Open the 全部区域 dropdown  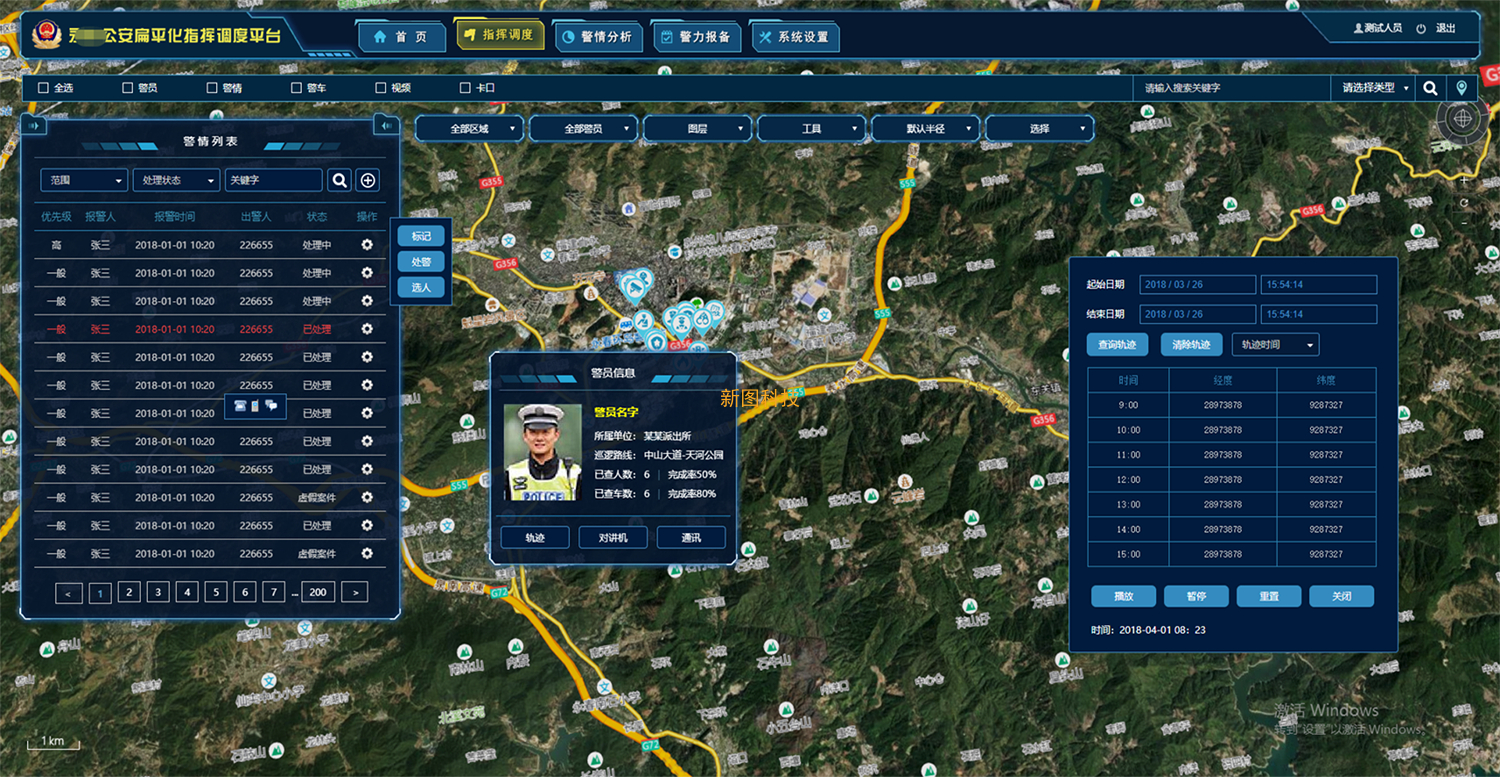click(470, 129)
